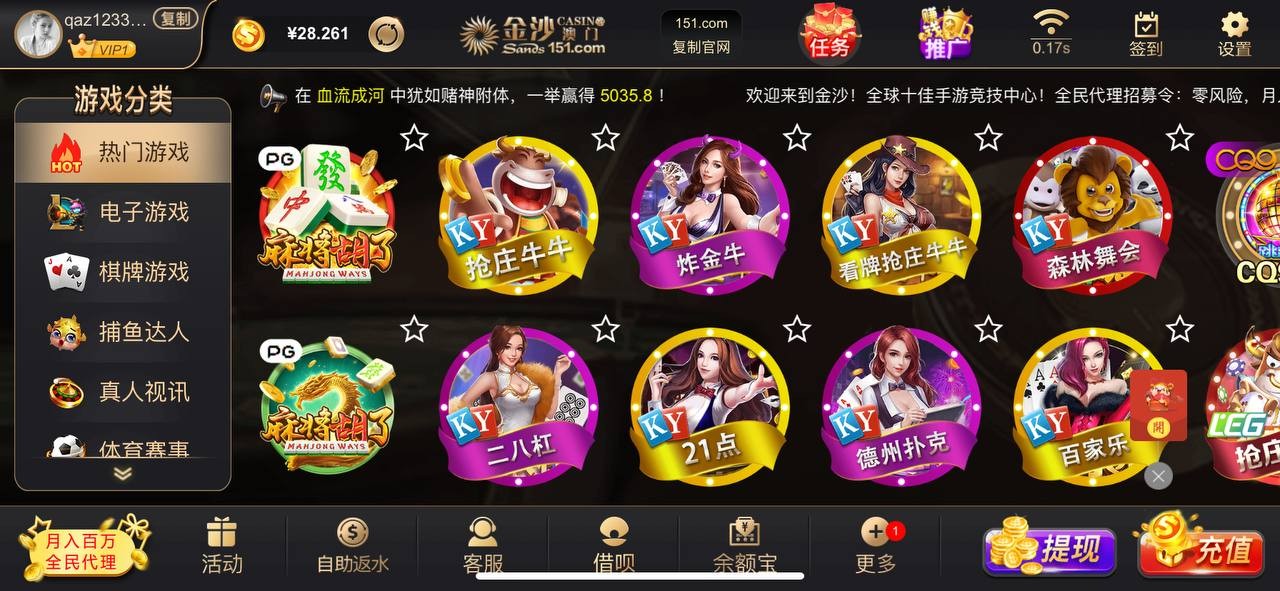Refresh the balance with the circular arrows
This screenshot has height=591, width=1280.
[x=386, y=34]
